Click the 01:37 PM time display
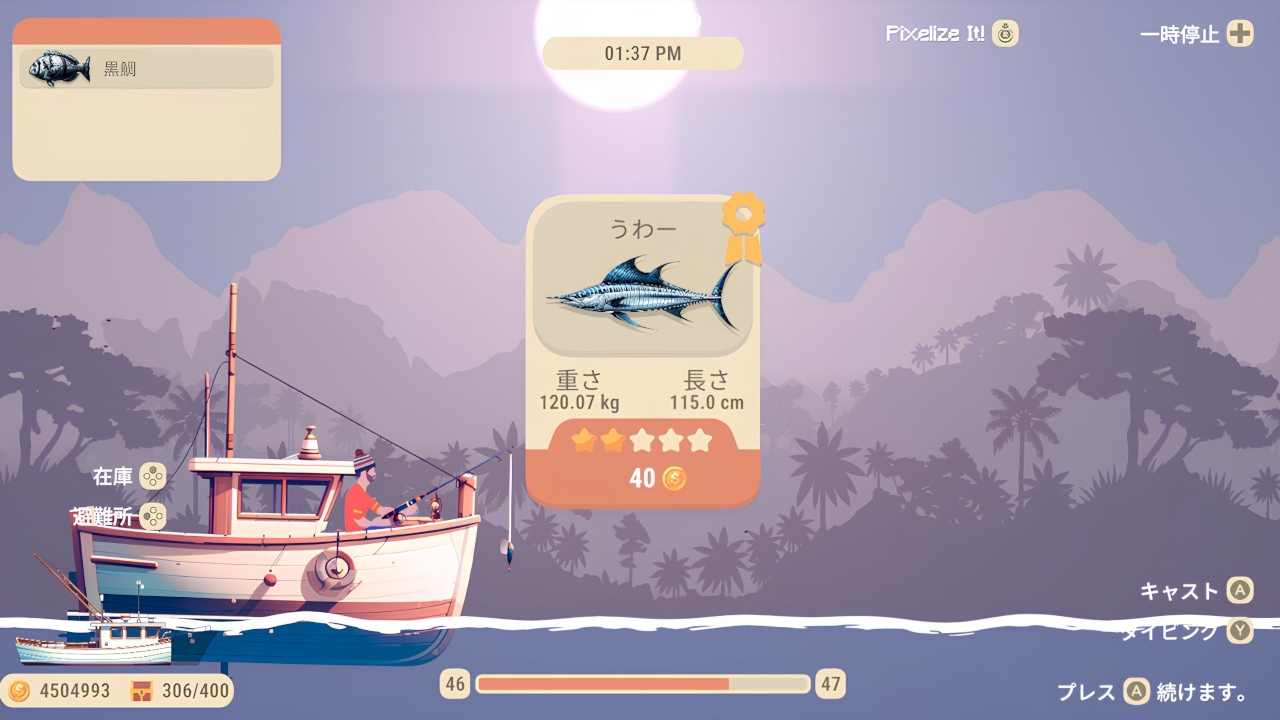 click(641, 53)
